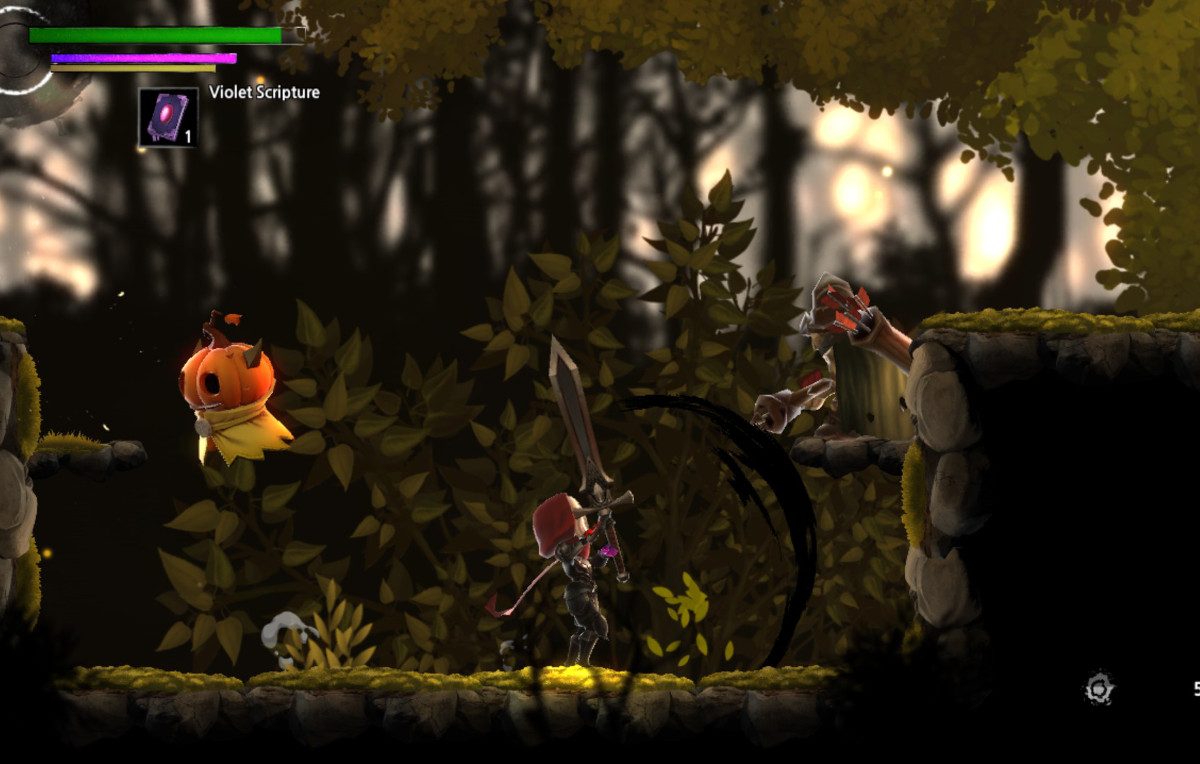The image size is (1200, 764).
Task: Select the Violet Scripture item slot
Action: point(168,118)
